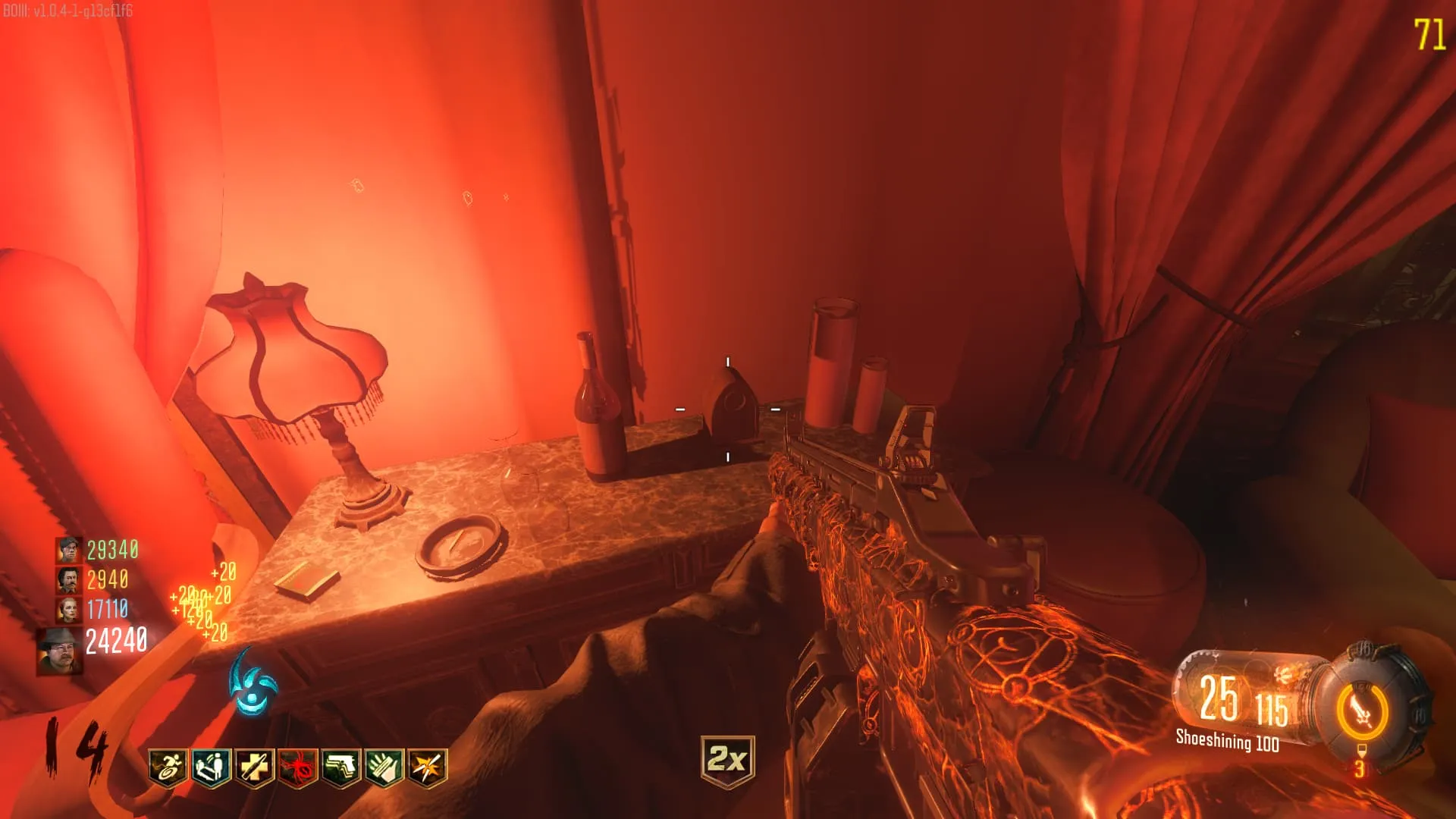This screenshot has height=819, width=1456.
Task: Select the Quick Revive perk icon
Action: [211, 767]
